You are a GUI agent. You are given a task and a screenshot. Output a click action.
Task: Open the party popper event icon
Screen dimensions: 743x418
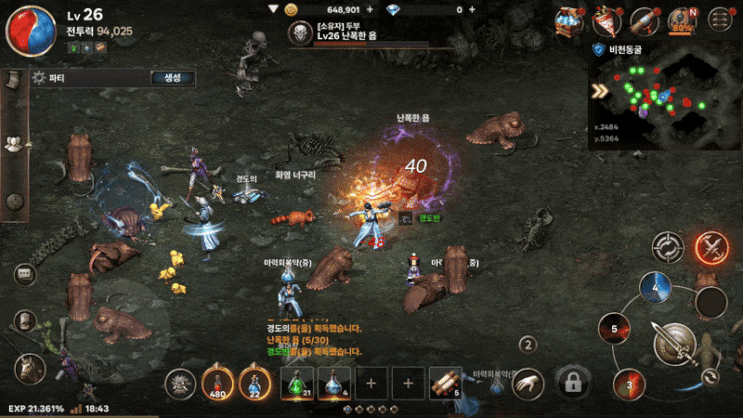tap(607, 19)
